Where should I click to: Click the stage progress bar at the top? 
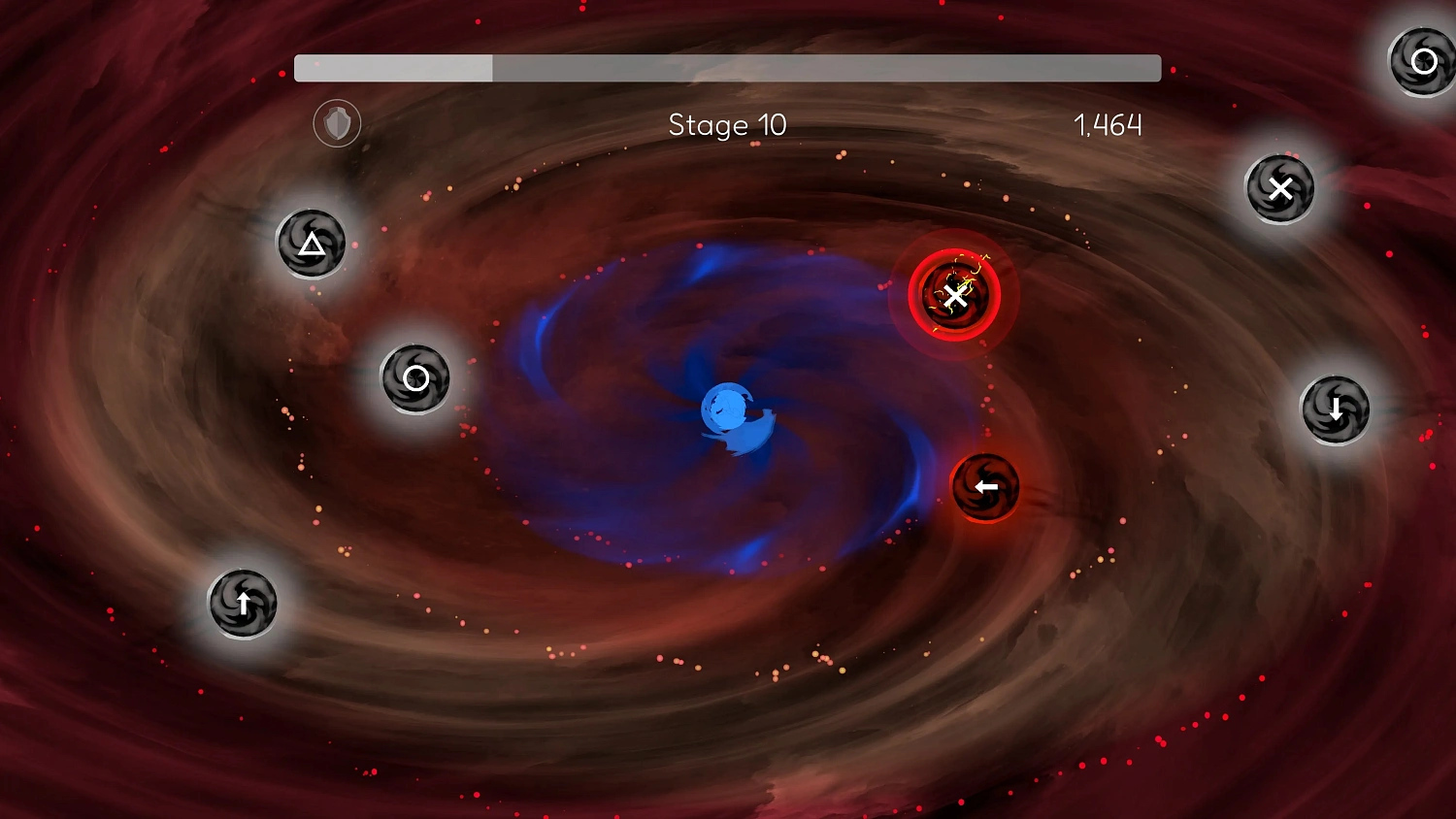click(728, 69)
